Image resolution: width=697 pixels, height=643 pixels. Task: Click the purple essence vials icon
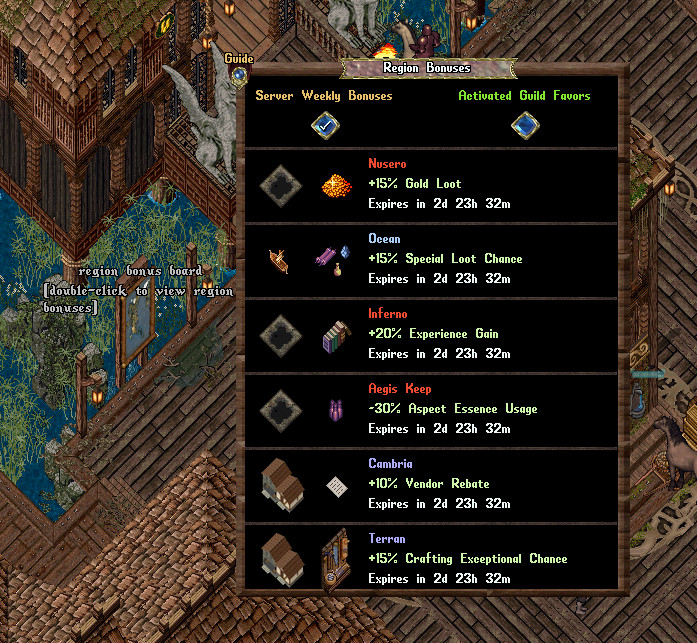(x=335, y=410)
